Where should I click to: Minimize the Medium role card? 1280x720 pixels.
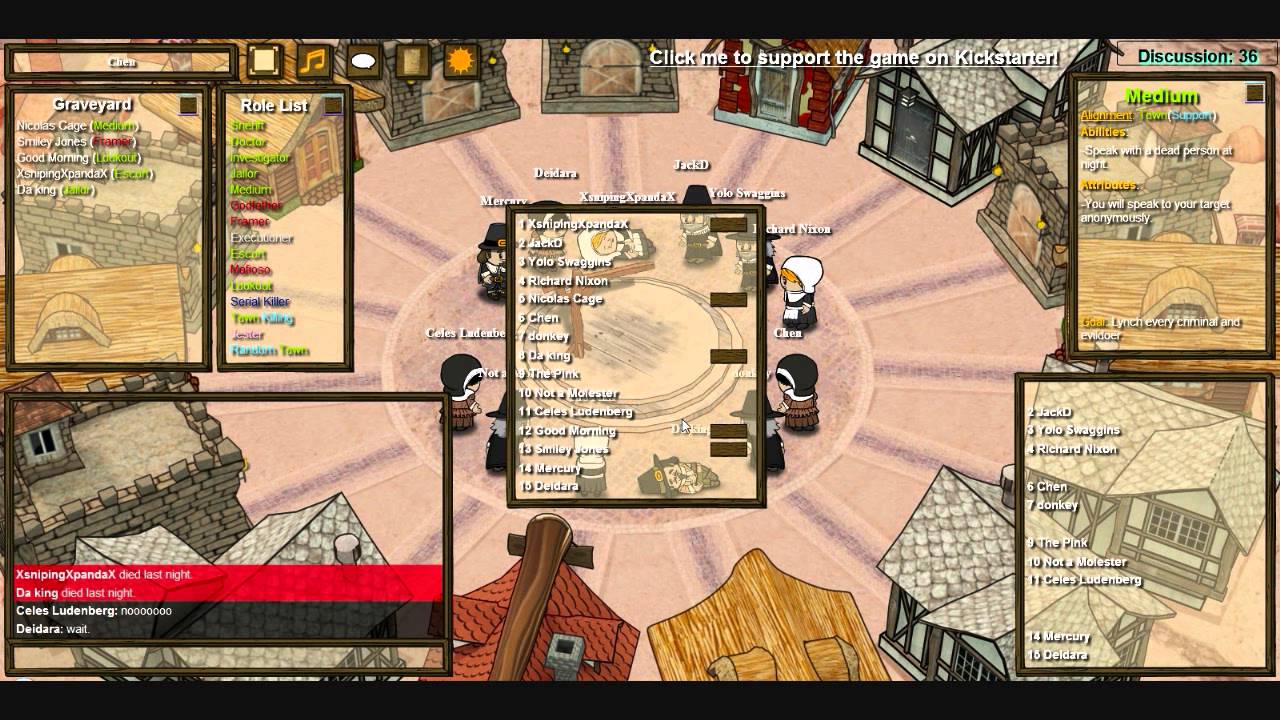(1254, 93)
